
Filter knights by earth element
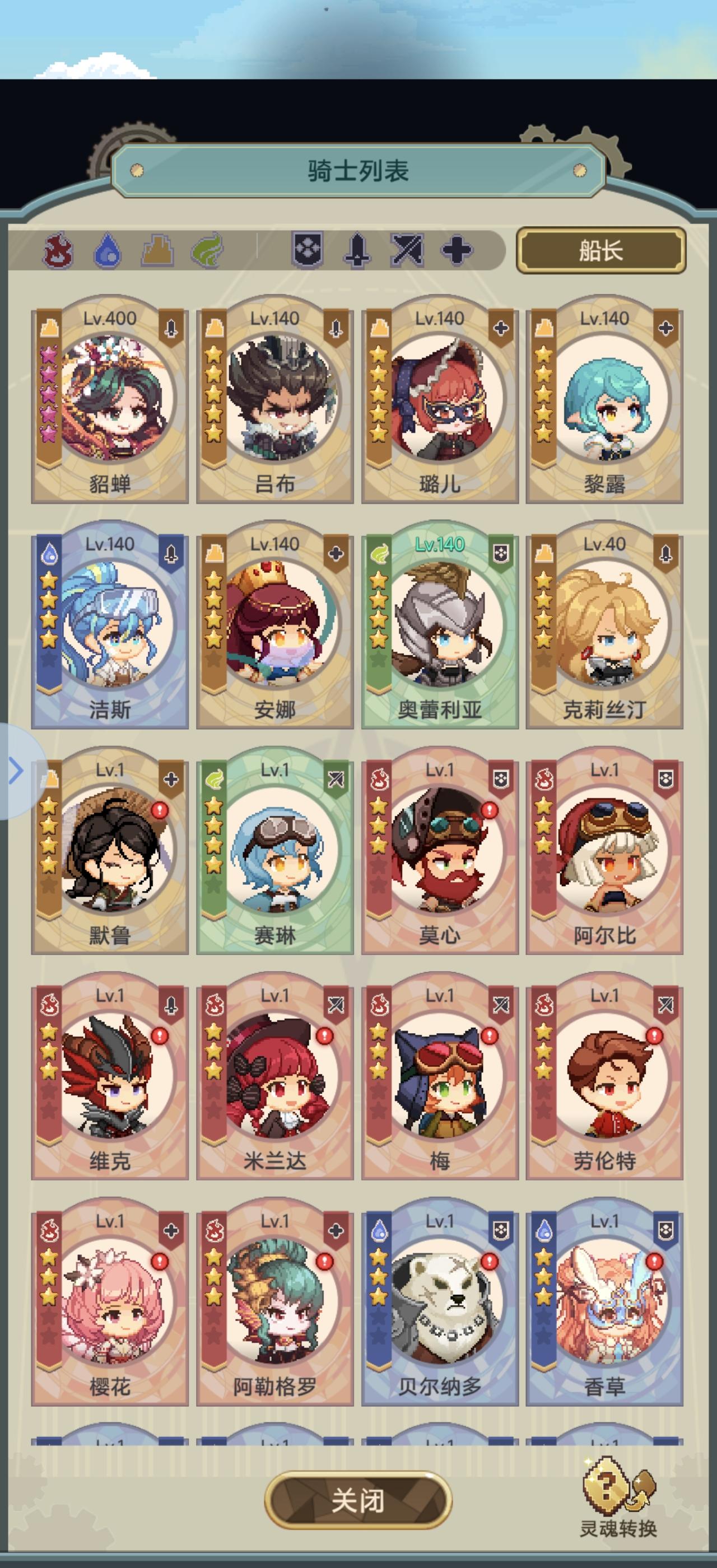[x=157, y=251]
